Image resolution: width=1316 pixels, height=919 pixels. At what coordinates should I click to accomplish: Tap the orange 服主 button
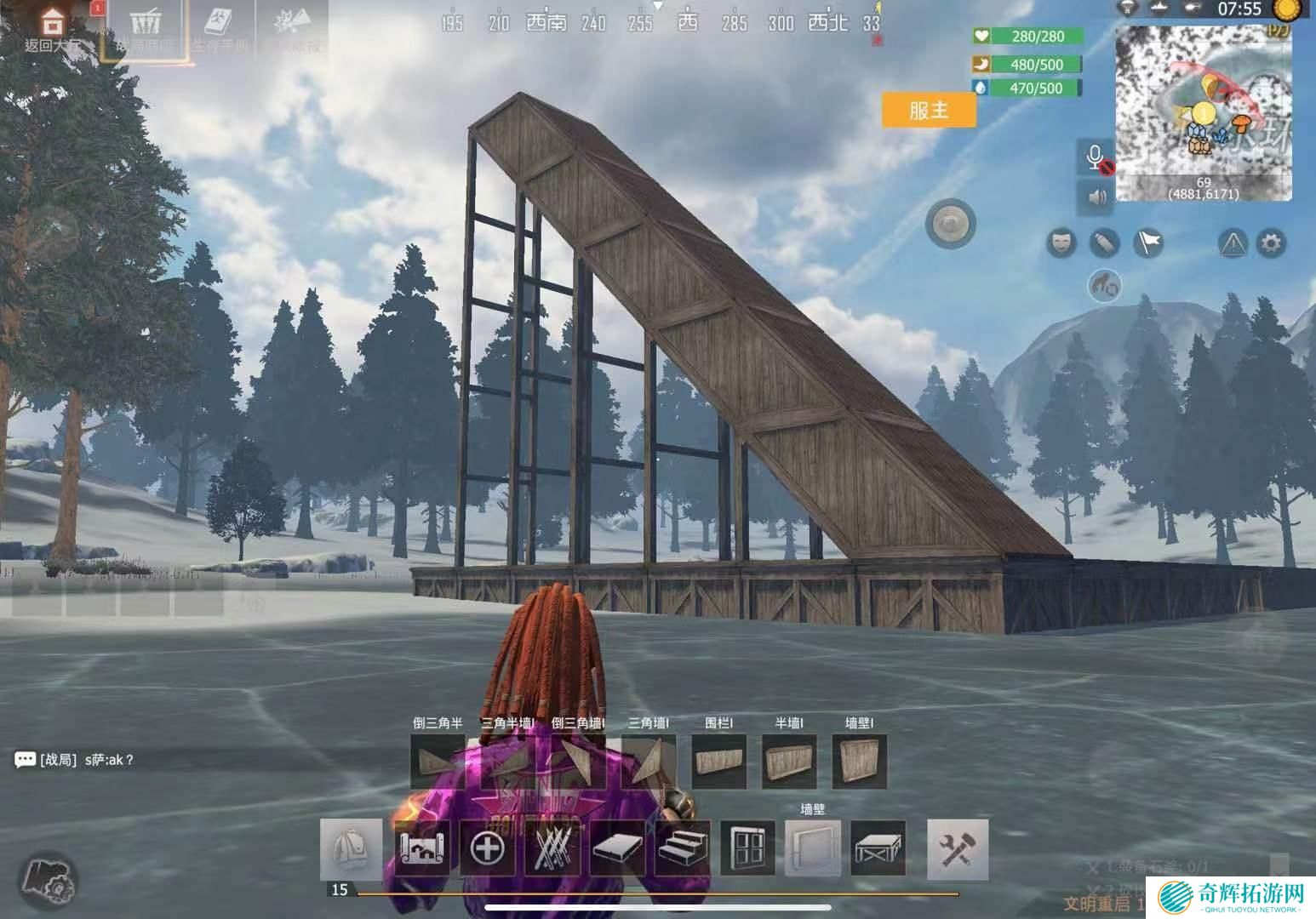coord(928,111)
